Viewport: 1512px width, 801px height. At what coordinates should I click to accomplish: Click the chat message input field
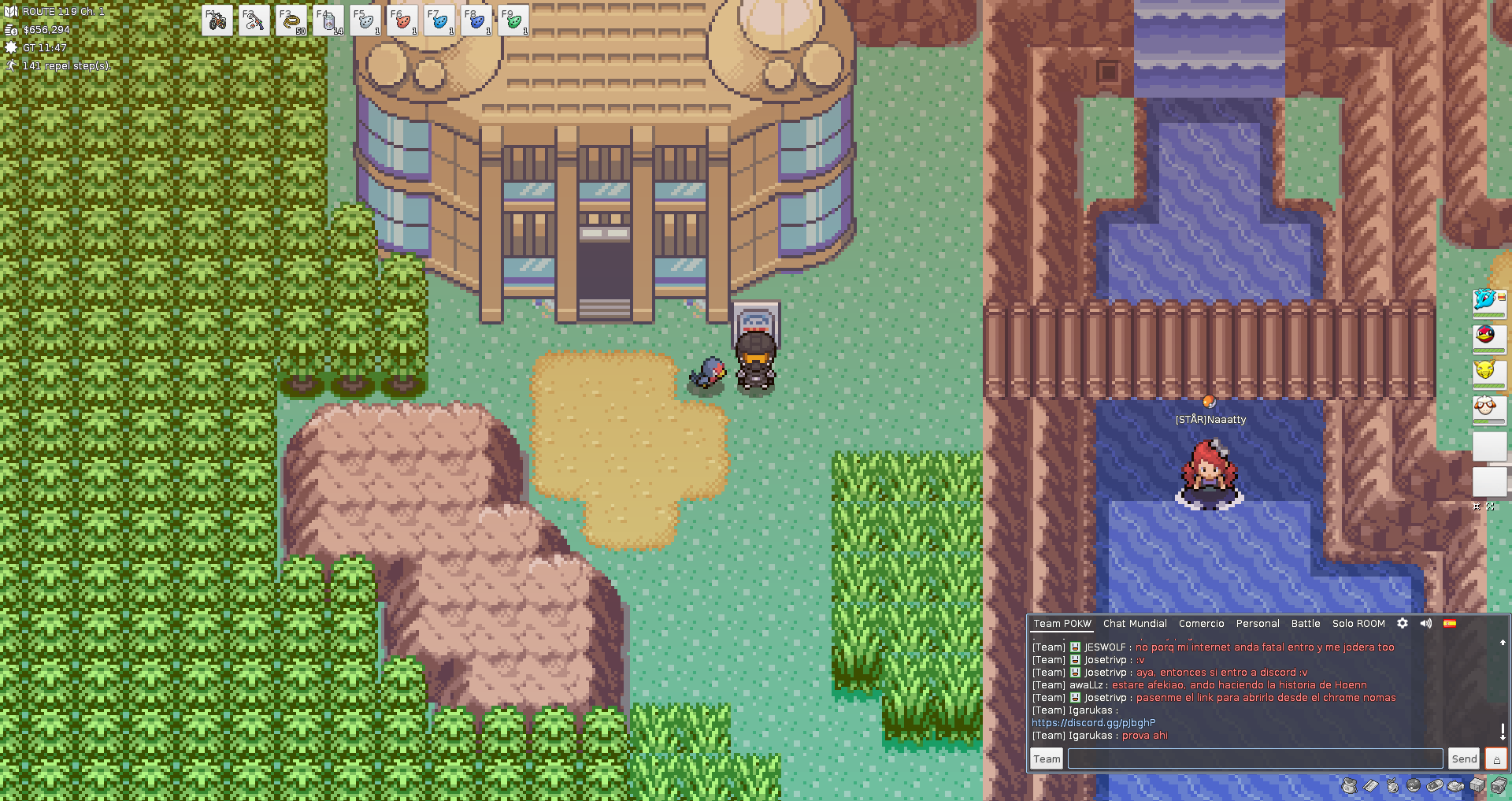tap(1254, 758)
